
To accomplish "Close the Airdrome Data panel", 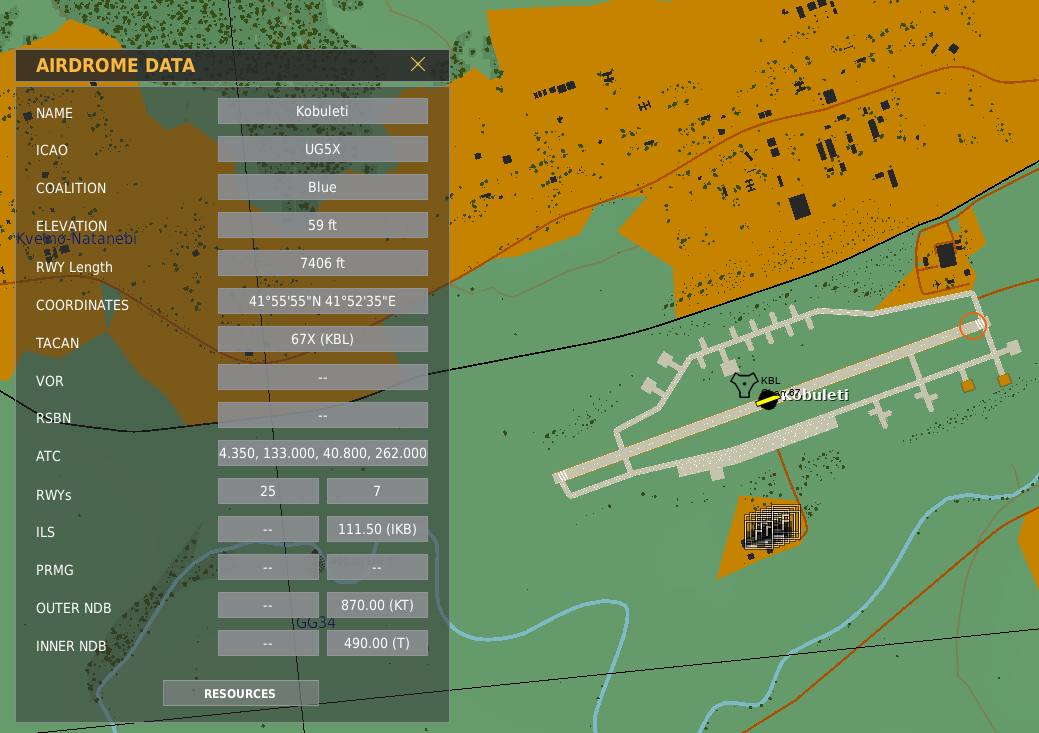I will (x=418, y=65).
